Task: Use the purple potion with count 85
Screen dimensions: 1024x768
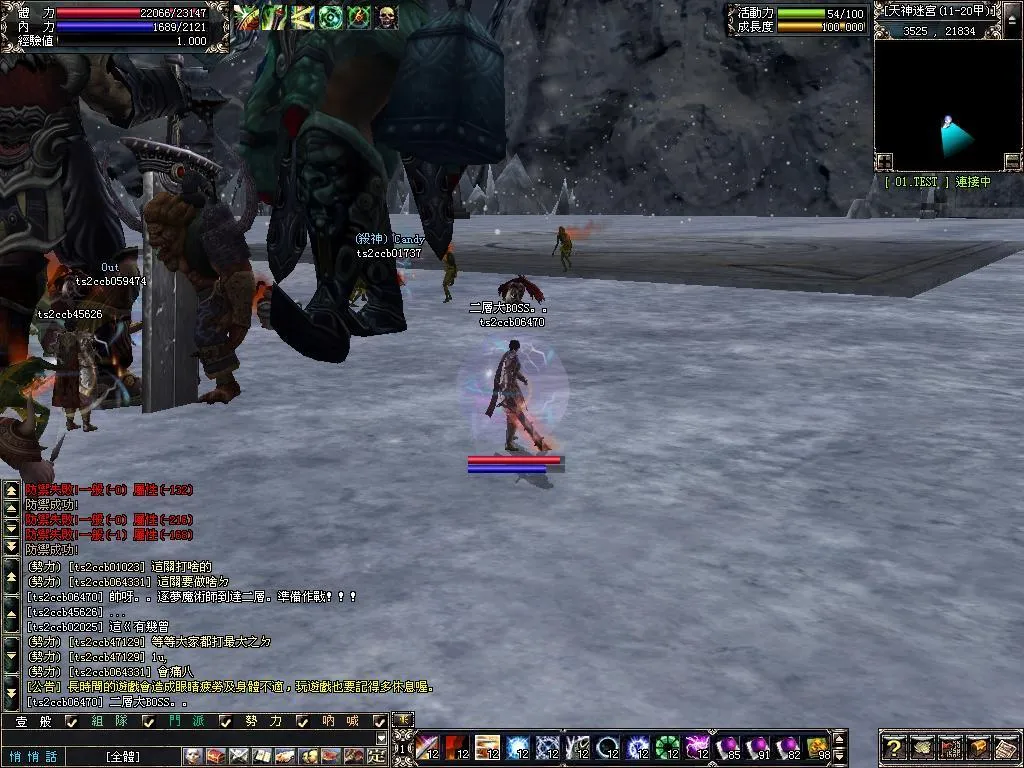Action: (x=727, y=747)
